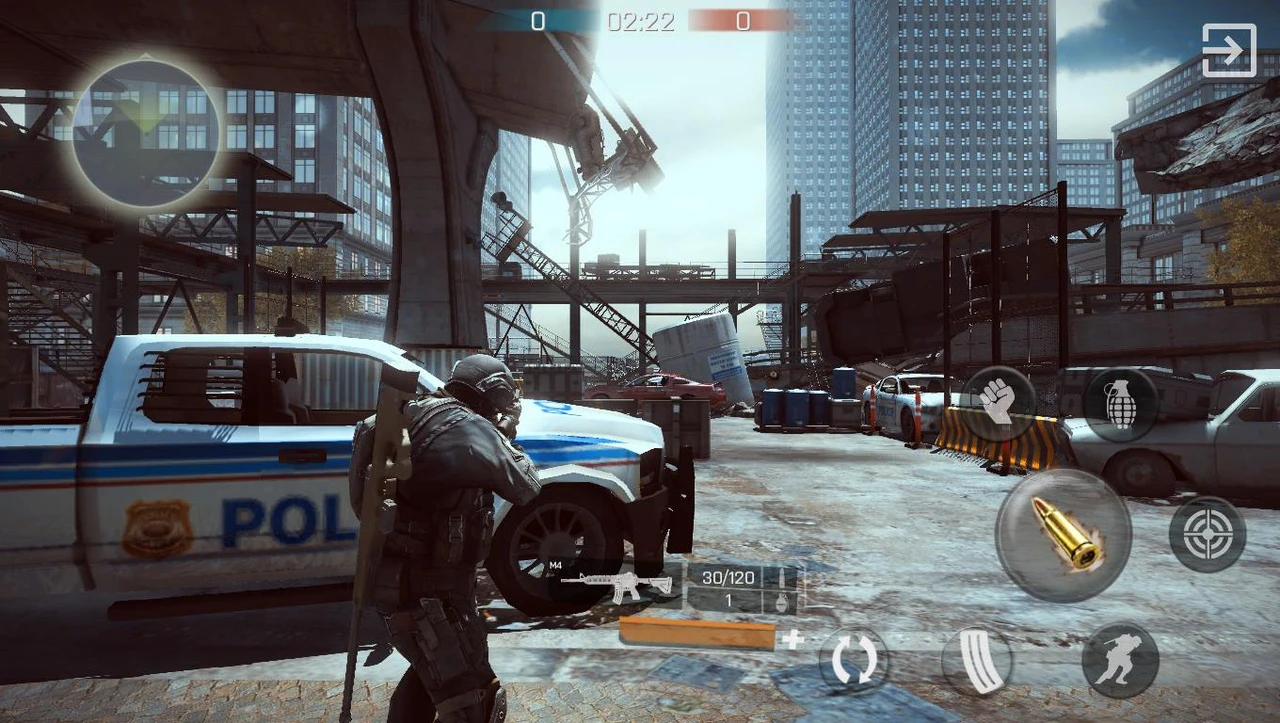Toggle crouch with the soldier icon

[1120, 661]
